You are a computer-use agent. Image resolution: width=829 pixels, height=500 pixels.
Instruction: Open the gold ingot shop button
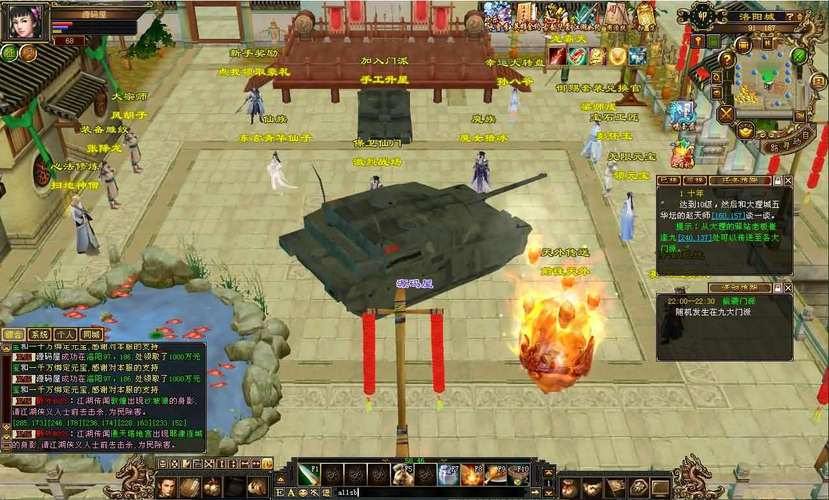(745, 131)
